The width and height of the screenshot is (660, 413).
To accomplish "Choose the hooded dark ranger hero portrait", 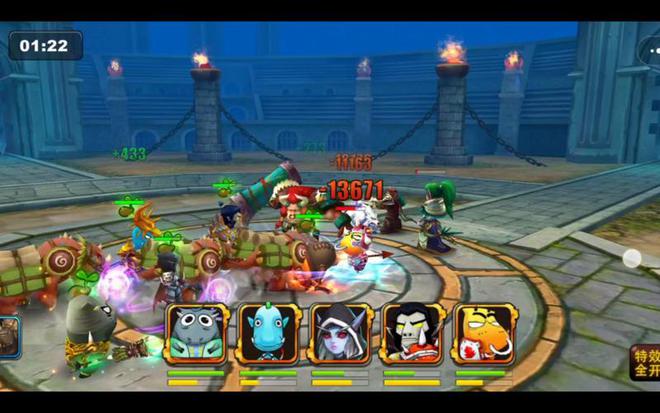I will pyautogui.click(x=341, y=333).
